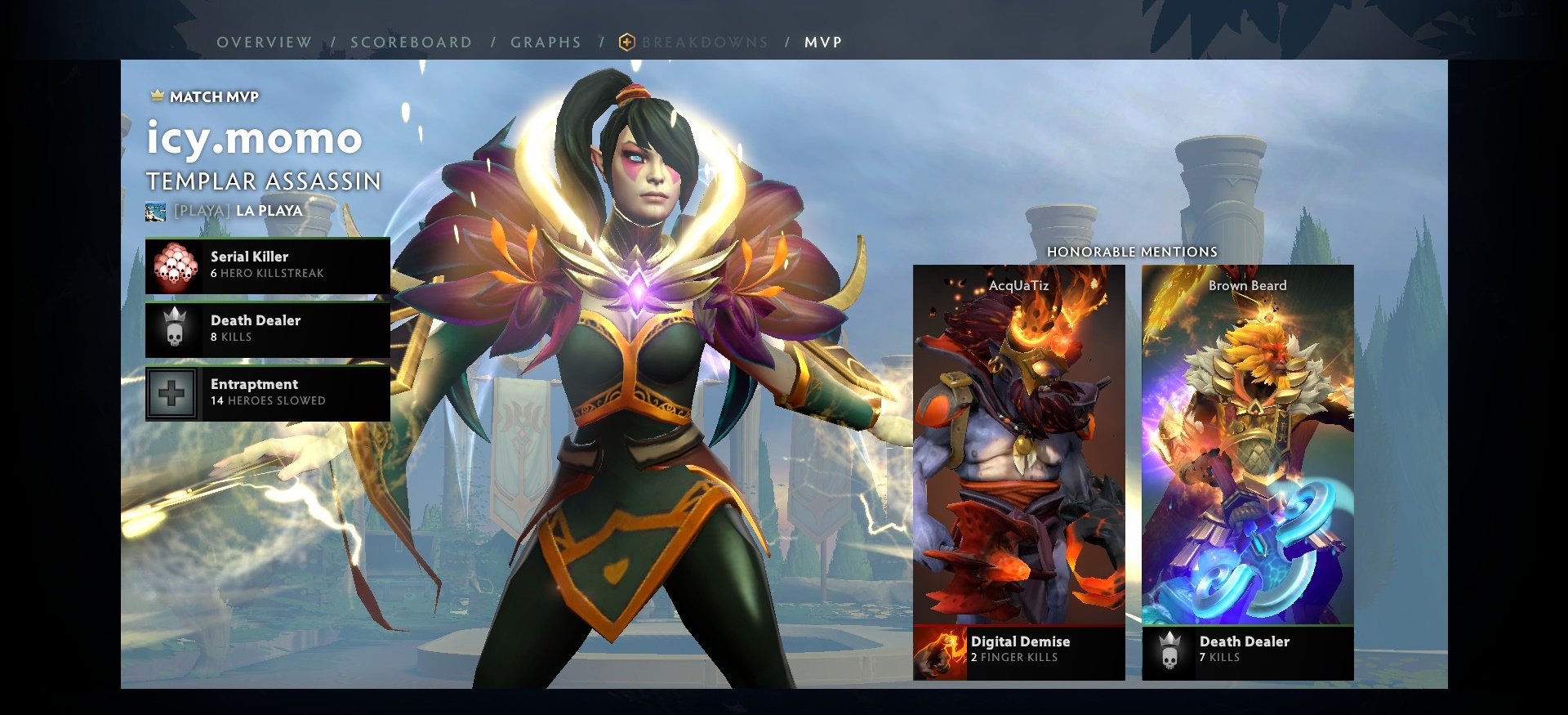Select the Serial Killer killstreak skull icon
Screen dimensions: 1568x715
click(x=174, y=266)
